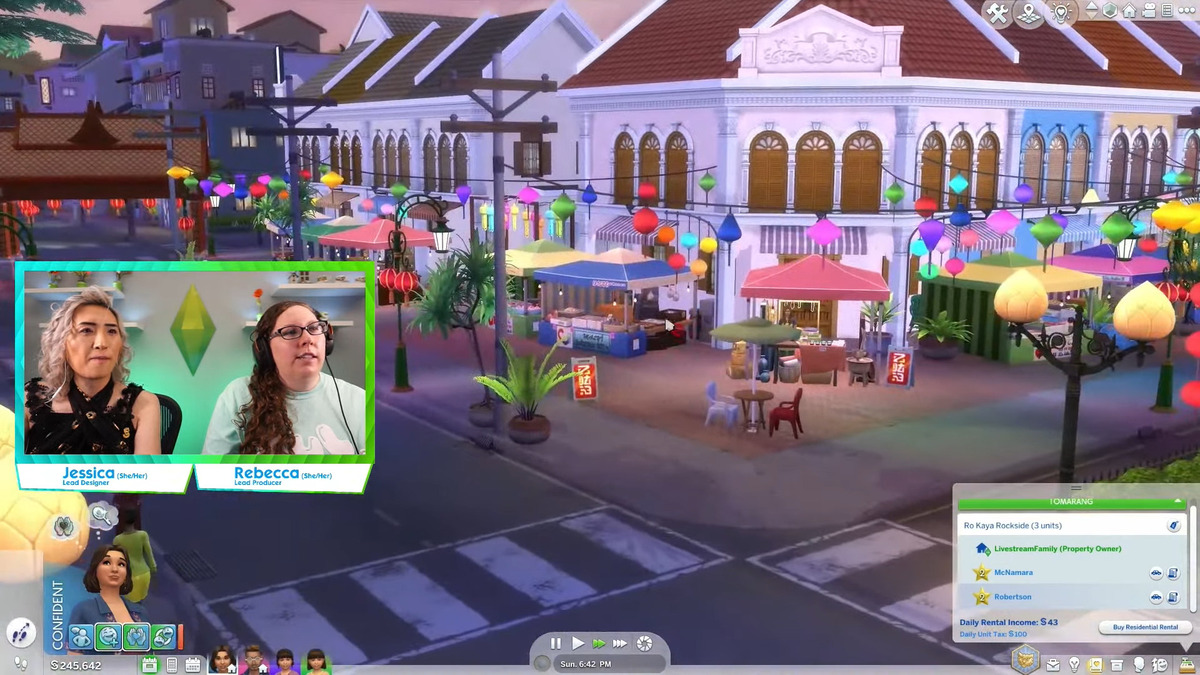Viewport: 1200px width, 675px height.
Task: Open the three-dot options menu
Action: point(1186,11)
